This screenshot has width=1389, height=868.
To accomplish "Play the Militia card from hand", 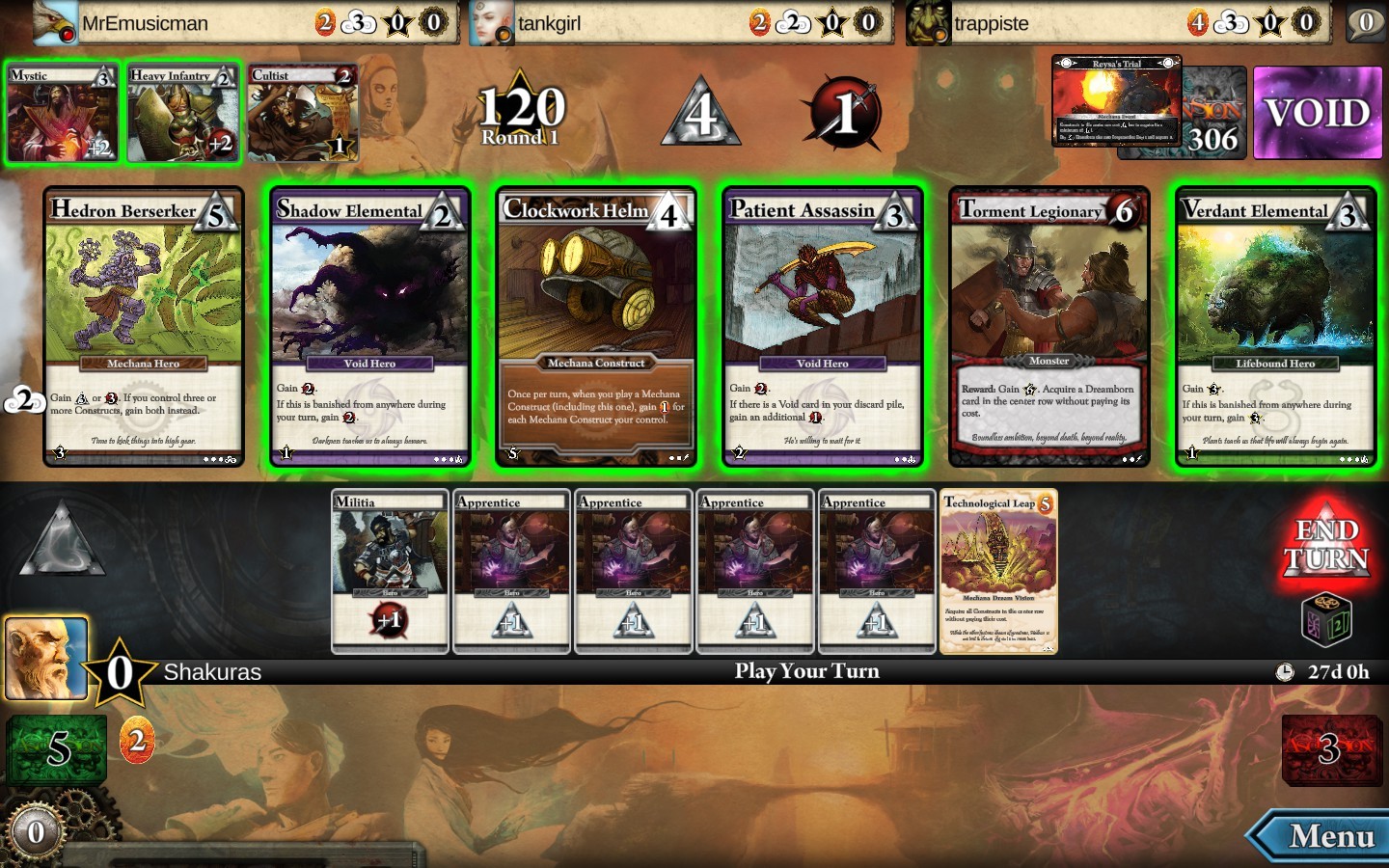I will click(390, 571).
